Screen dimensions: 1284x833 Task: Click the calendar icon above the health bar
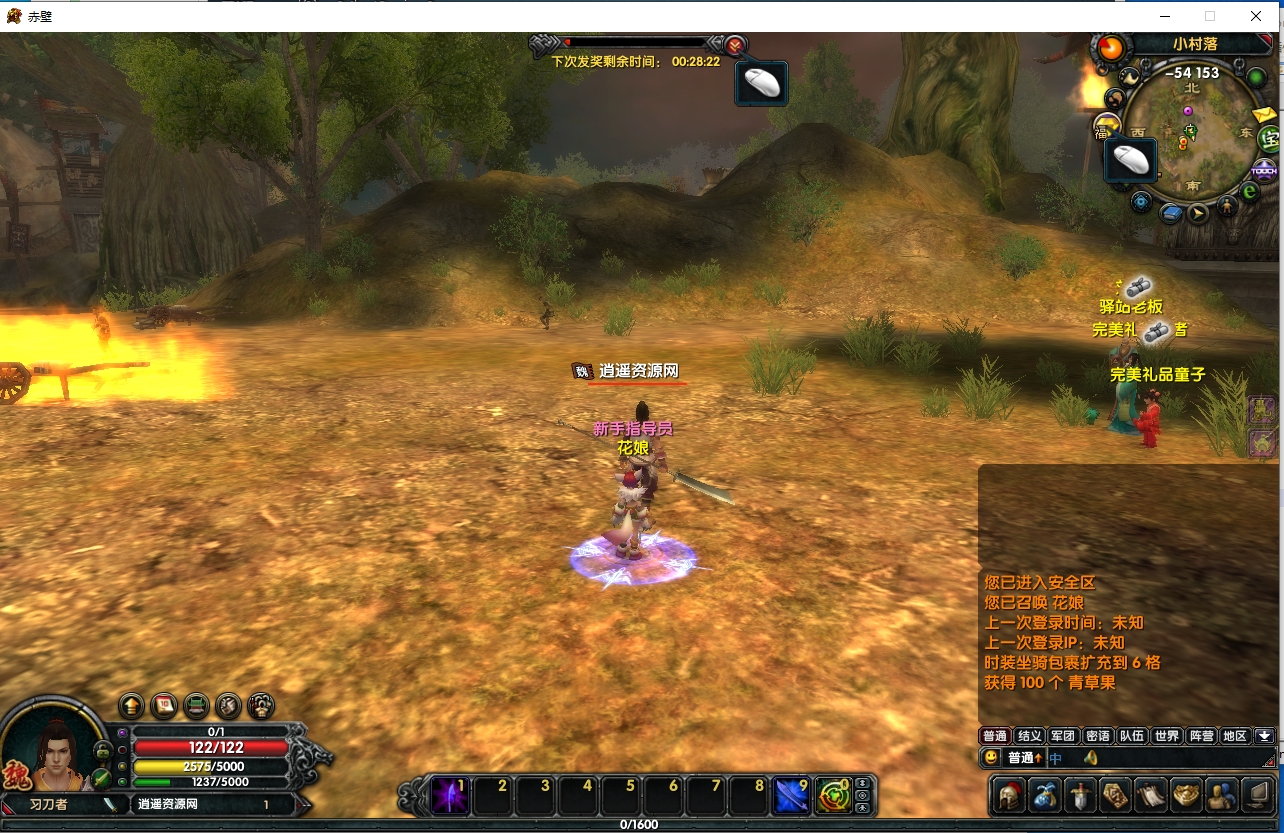pyautogui.click(x=164, y=705)
